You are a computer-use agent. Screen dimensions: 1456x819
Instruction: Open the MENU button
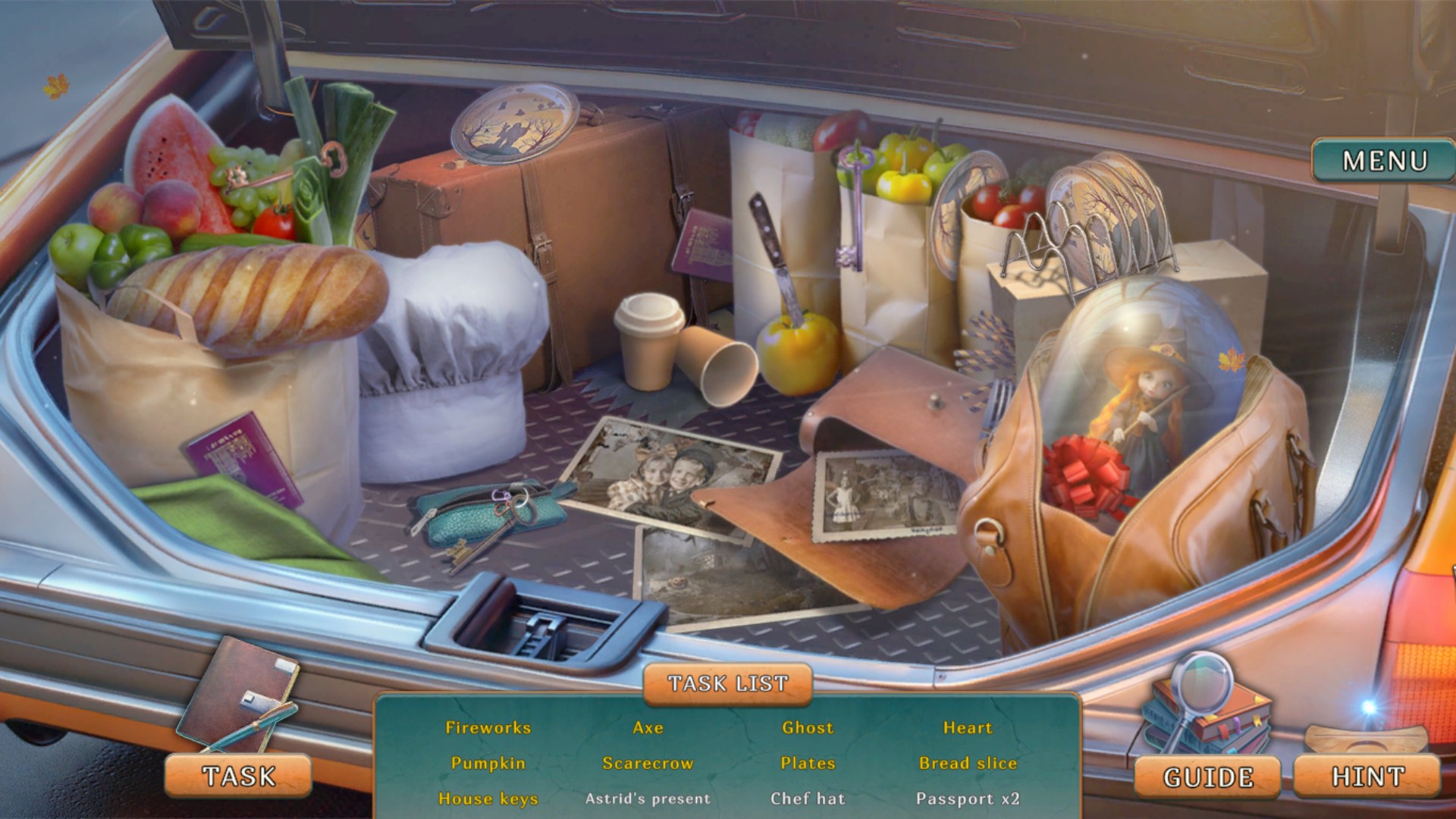[1383, 161]
